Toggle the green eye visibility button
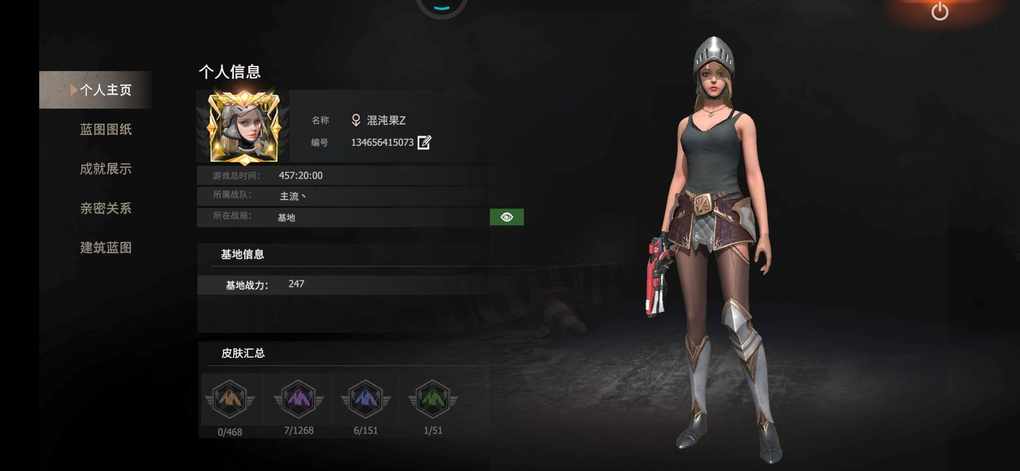1020x471 pixels. click(507, 217)
